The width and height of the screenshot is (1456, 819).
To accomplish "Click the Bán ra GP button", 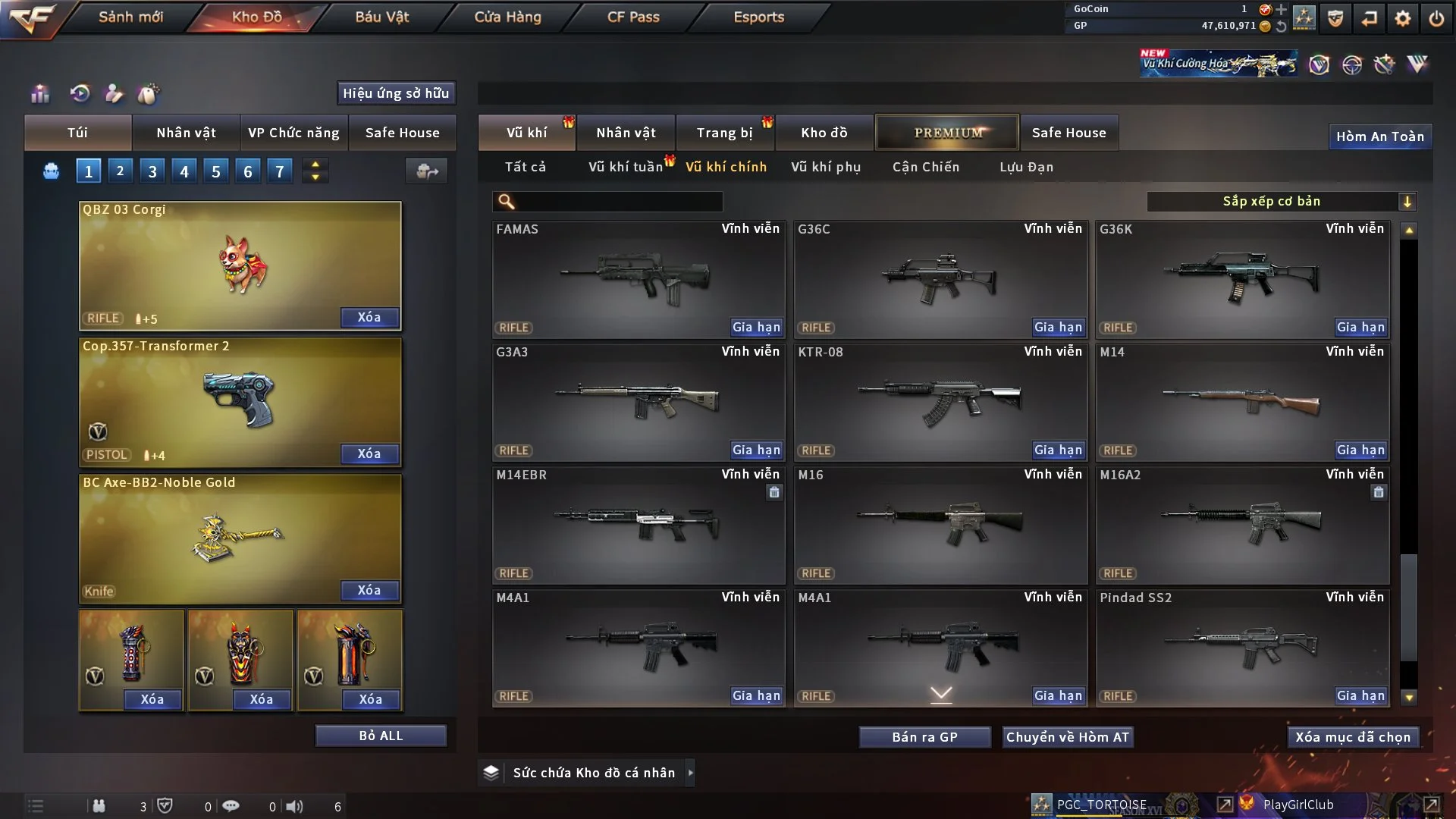I will [x=924, y=737].
